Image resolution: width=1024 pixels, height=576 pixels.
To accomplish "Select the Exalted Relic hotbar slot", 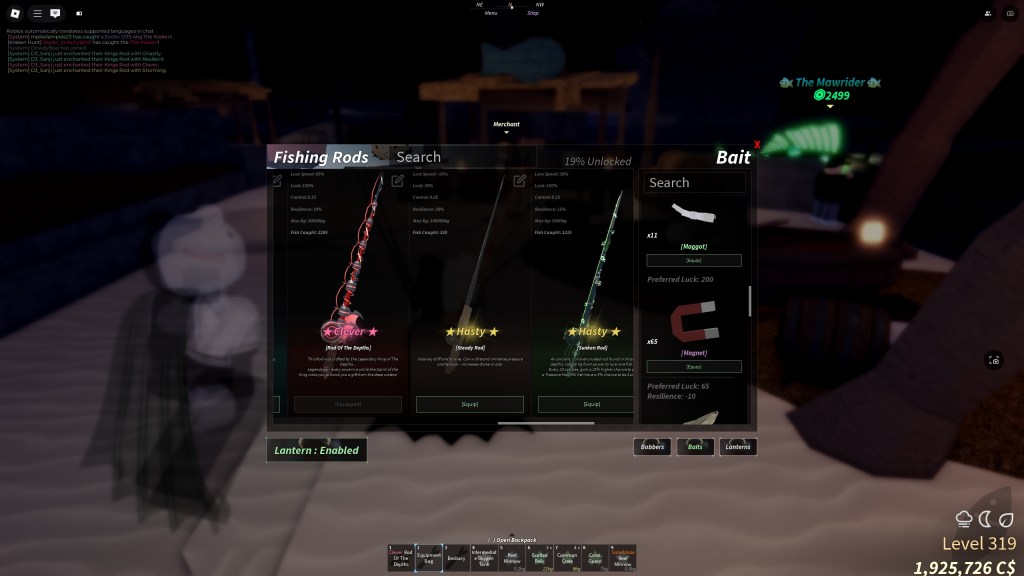I will click(x=540, y=558).
